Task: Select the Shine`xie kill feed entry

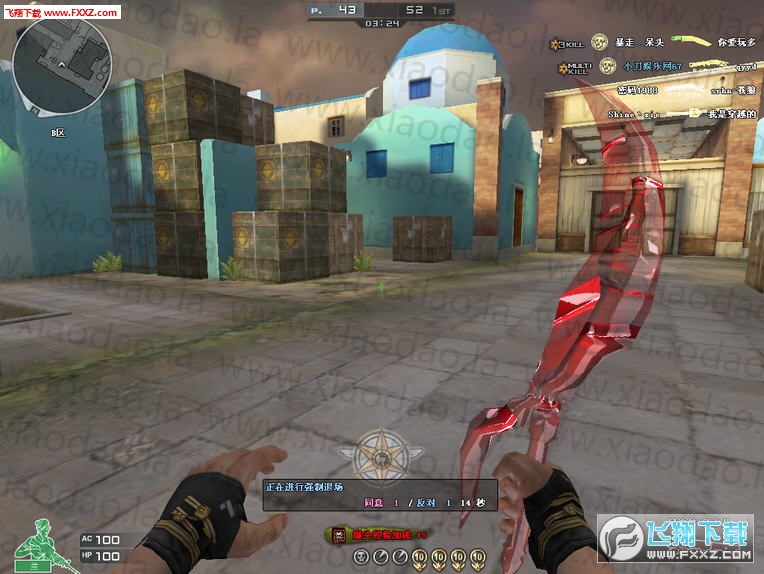Action: point(633,114)
